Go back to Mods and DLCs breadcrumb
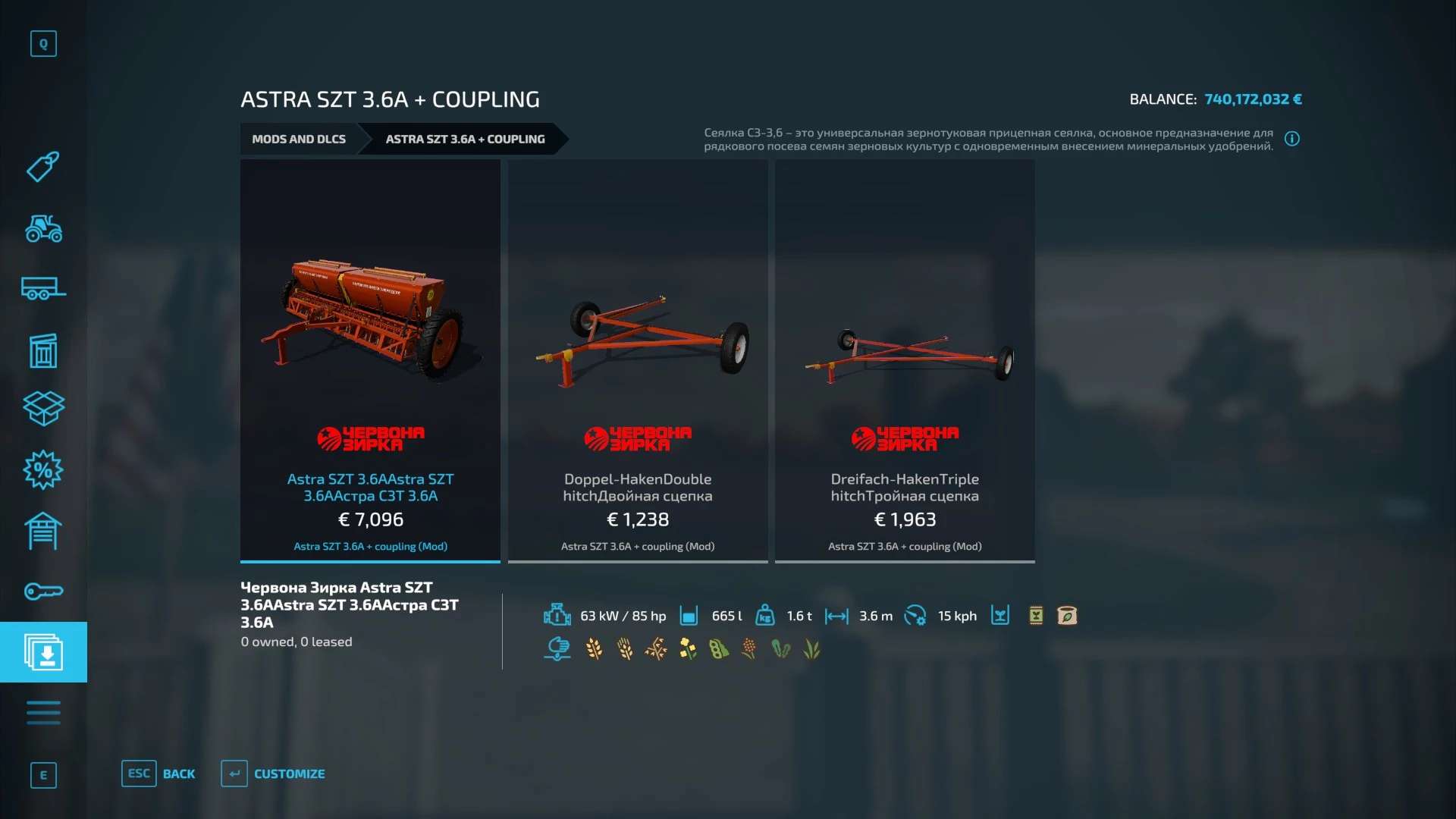This screenshot has height=819, width=1456. [299, 139]
